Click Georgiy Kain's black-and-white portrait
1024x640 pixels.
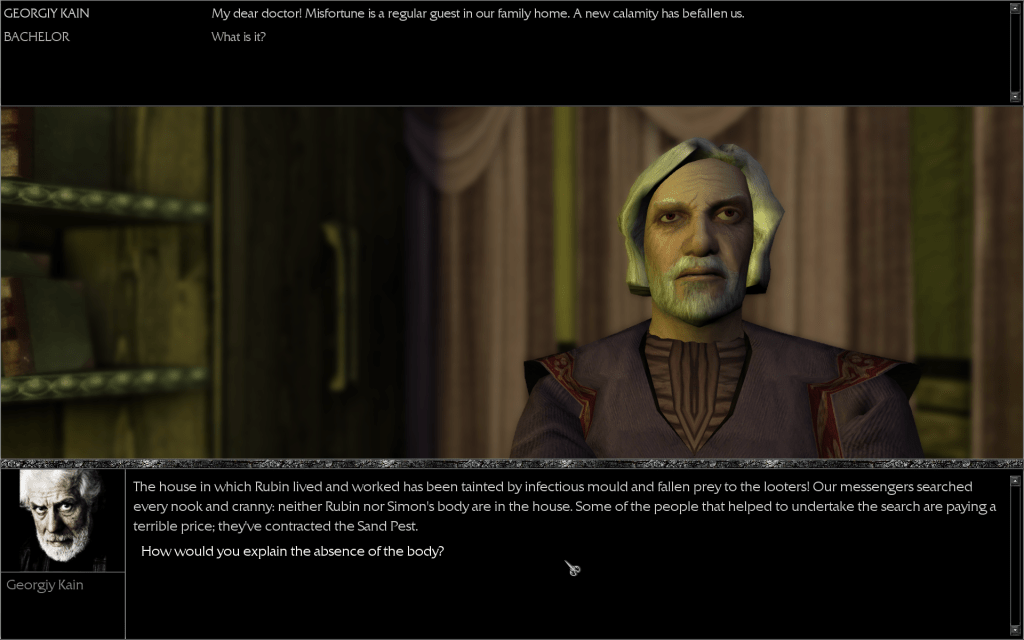(x=62, y=520)
